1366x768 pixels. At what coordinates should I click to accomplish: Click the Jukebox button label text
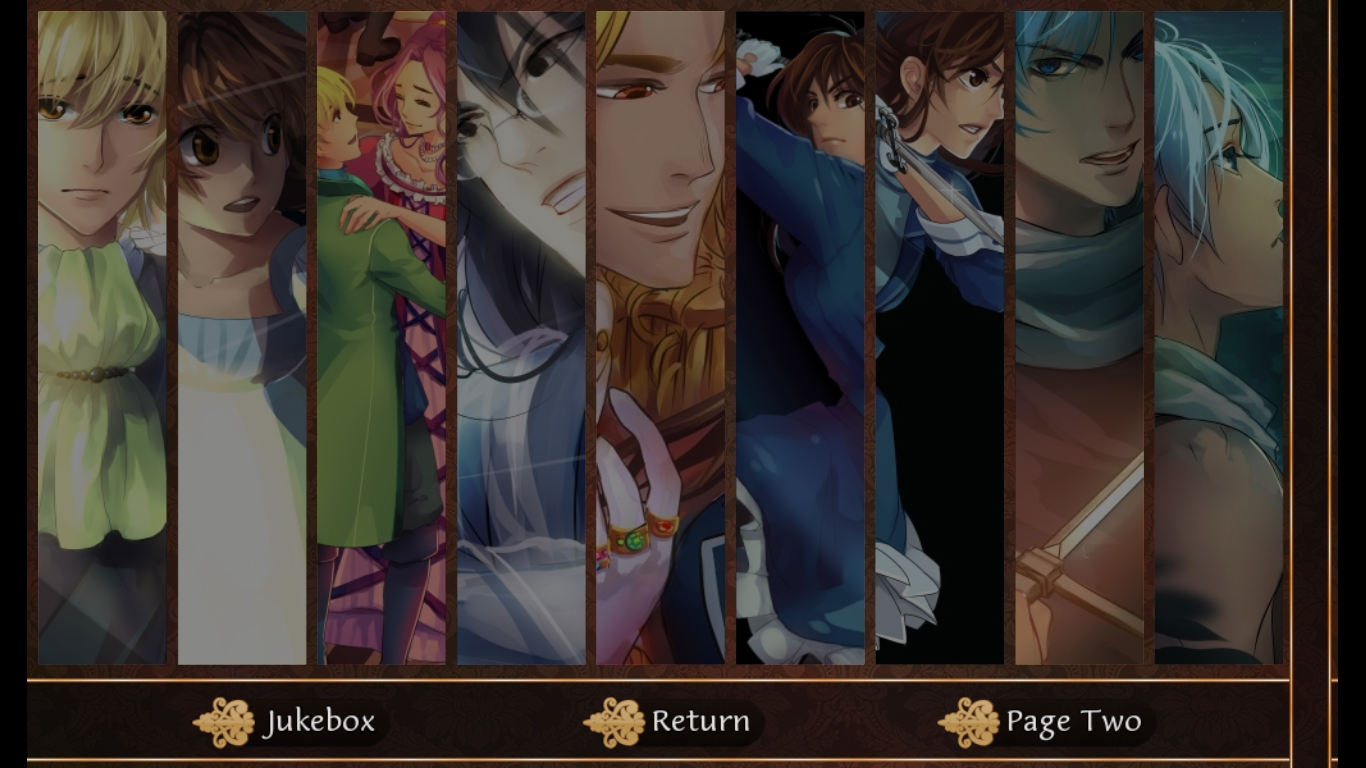(x=320, y=720)
